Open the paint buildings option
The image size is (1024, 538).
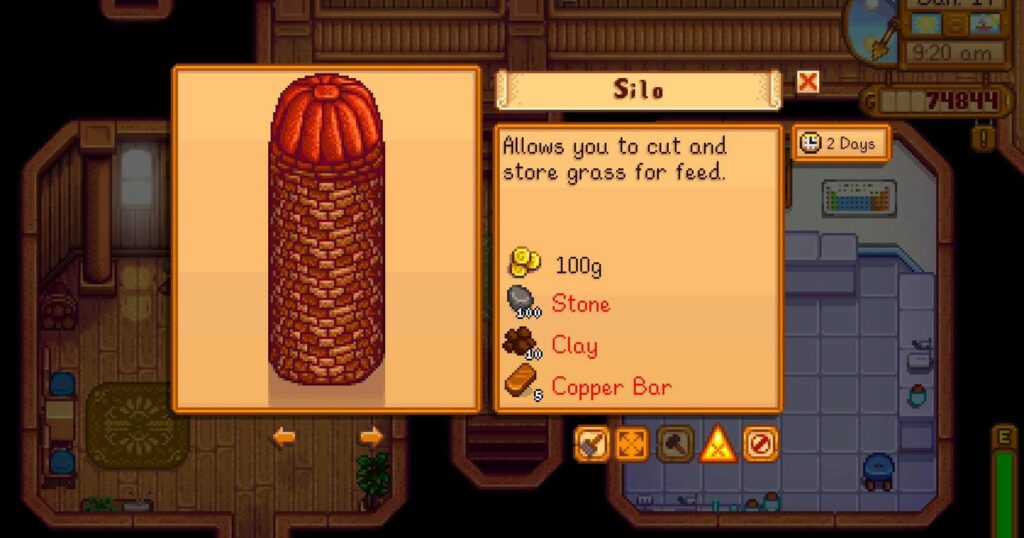tap(591, 444)
